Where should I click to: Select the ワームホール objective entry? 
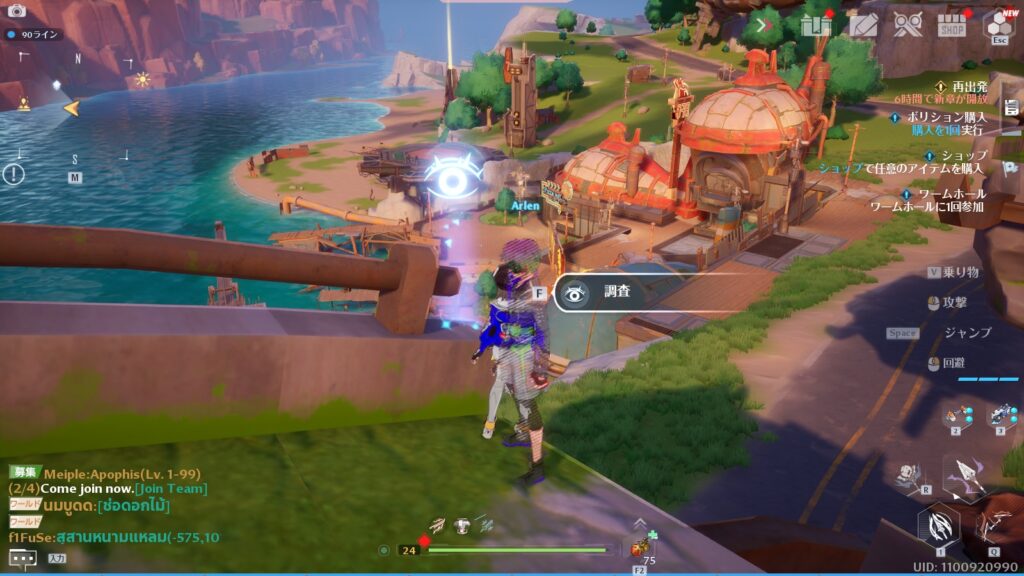[x=951, y=193]
